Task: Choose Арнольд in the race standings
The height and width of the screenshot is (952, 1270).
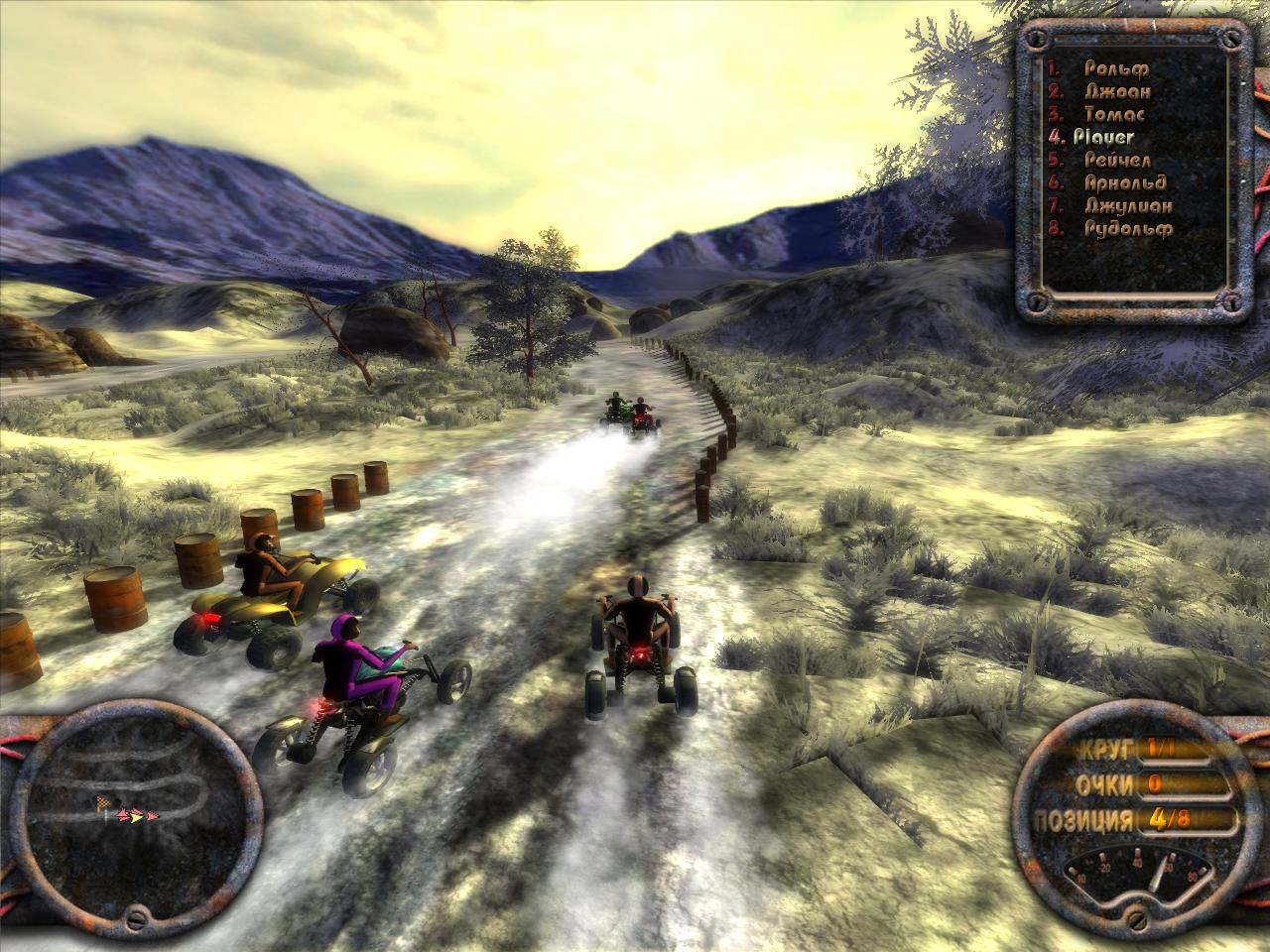Action: [x=1125, y=182]
